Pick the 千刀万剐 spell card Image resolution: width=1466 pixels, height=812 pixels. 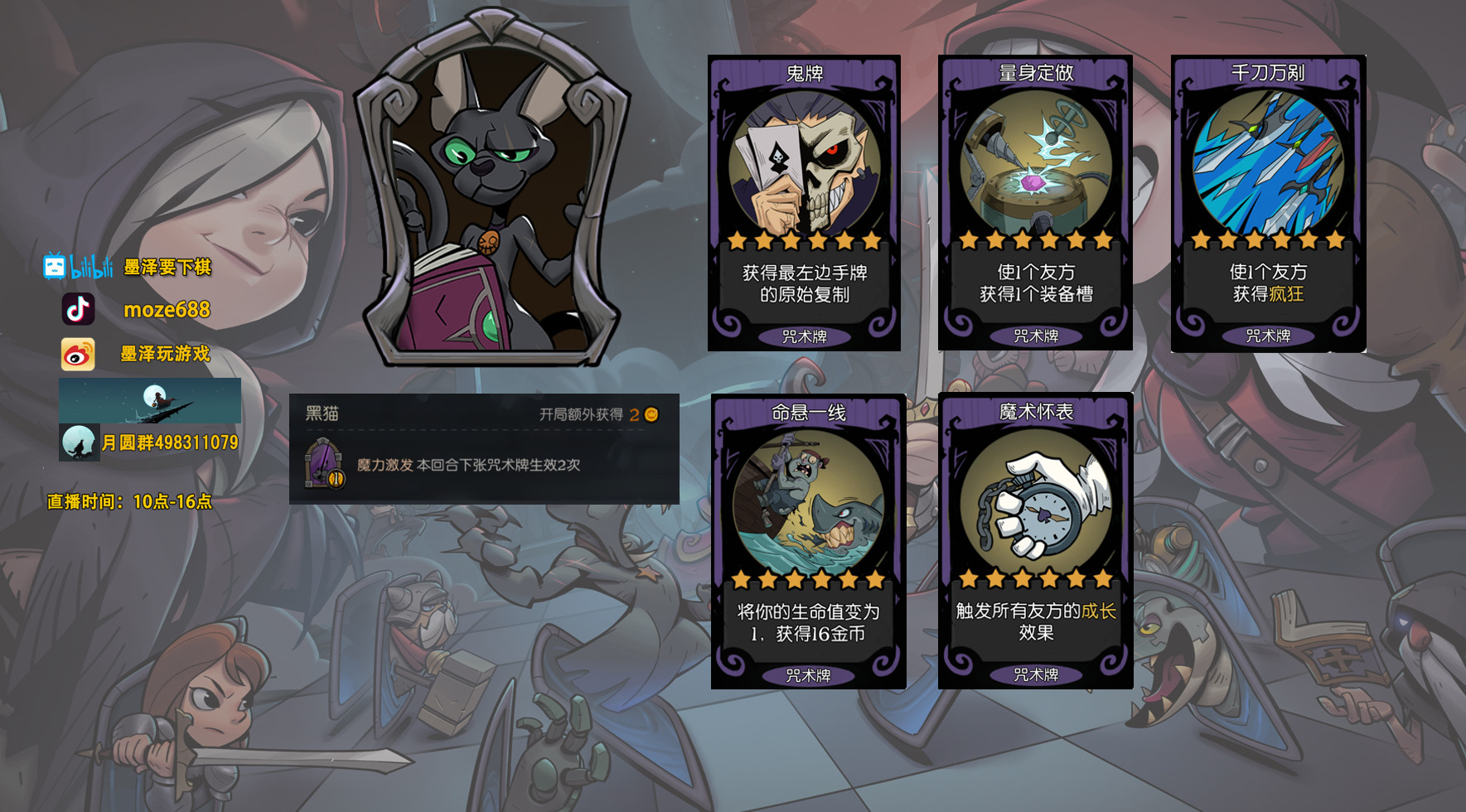tap(1268, 203)
